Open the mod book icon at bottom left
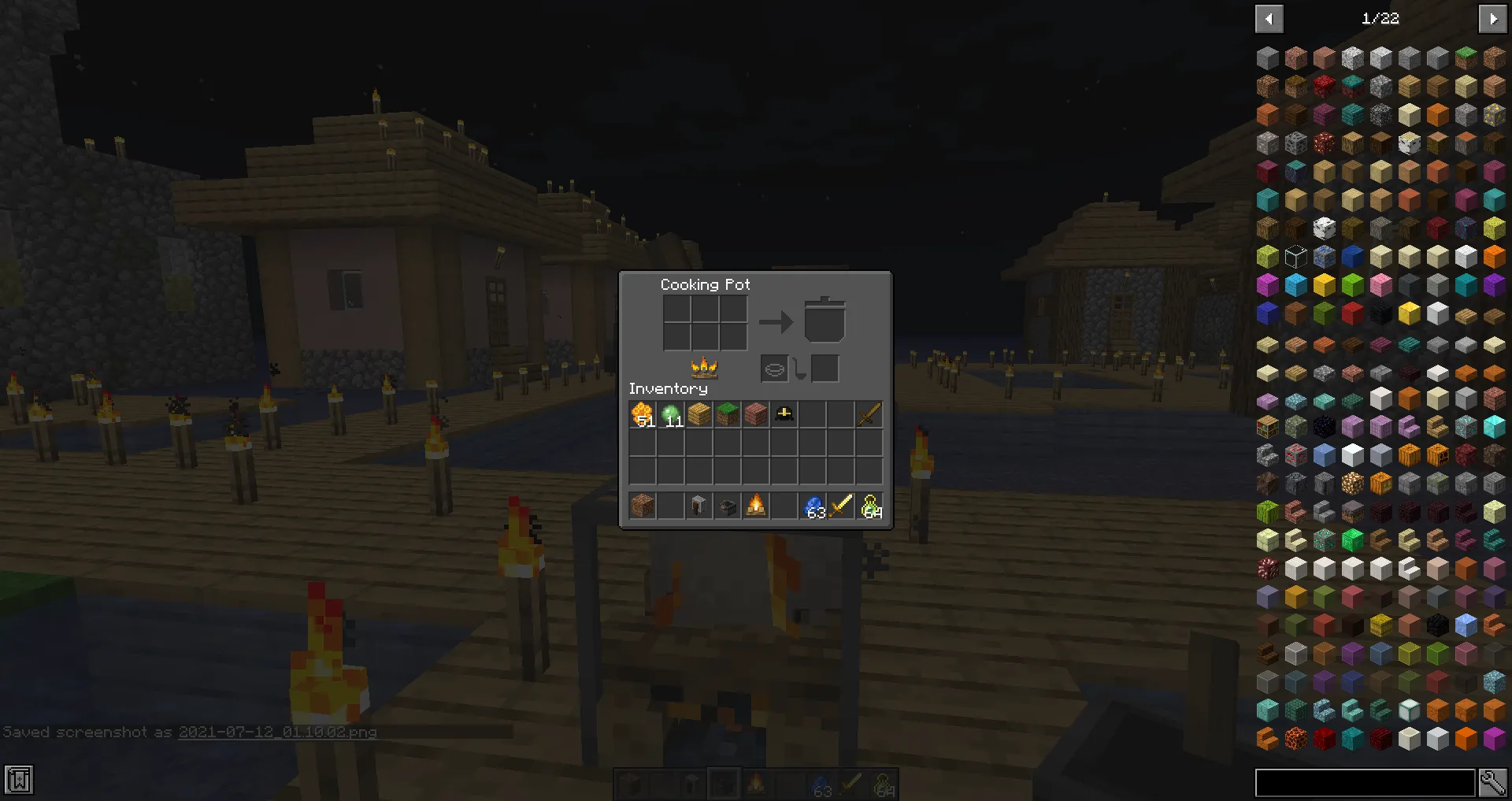The width and height of the screenshot is (1512, 801). 17,780
